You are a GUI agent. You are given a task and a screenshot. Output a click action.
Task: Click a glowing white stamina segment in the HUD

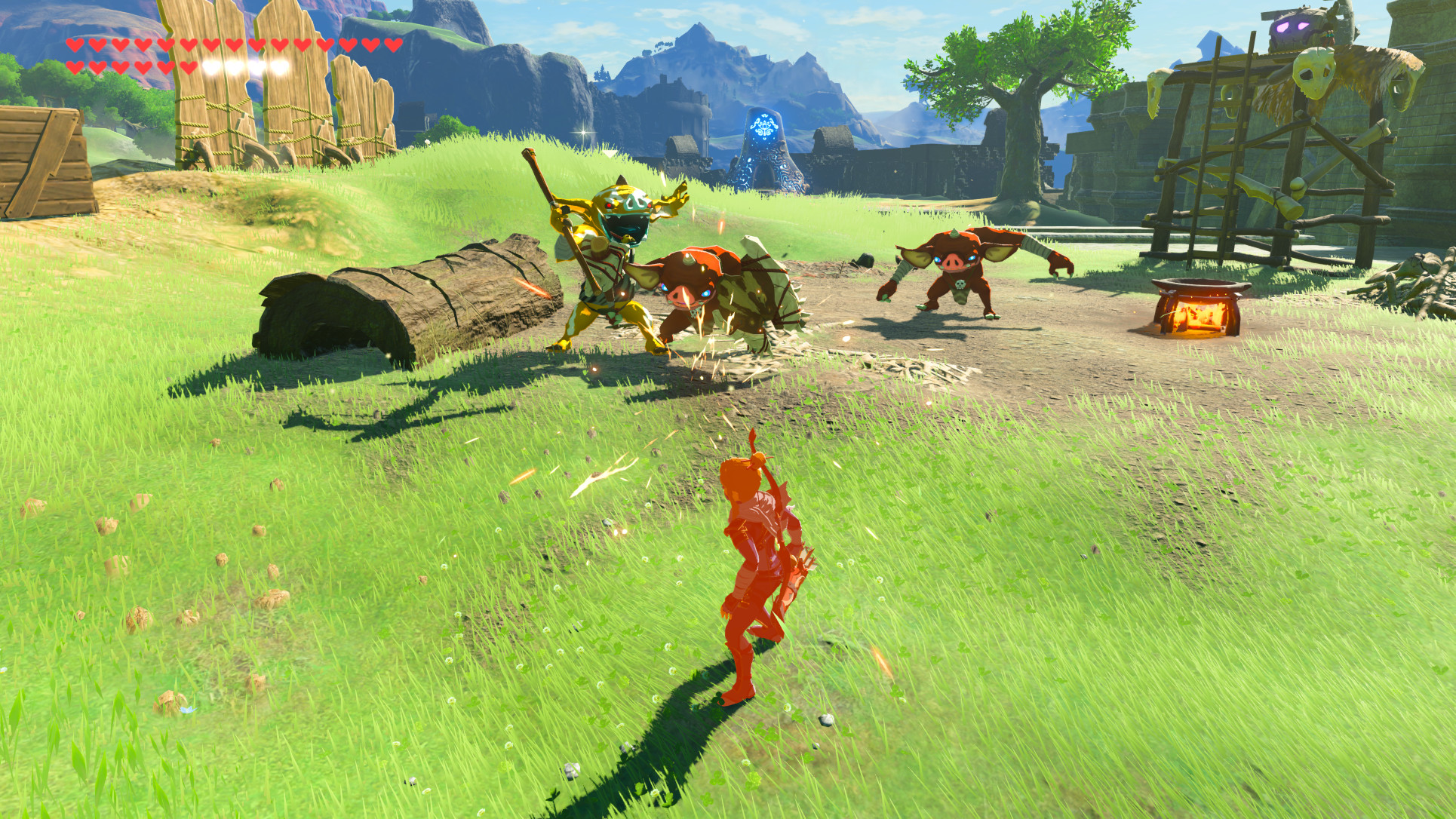point(234,66)
